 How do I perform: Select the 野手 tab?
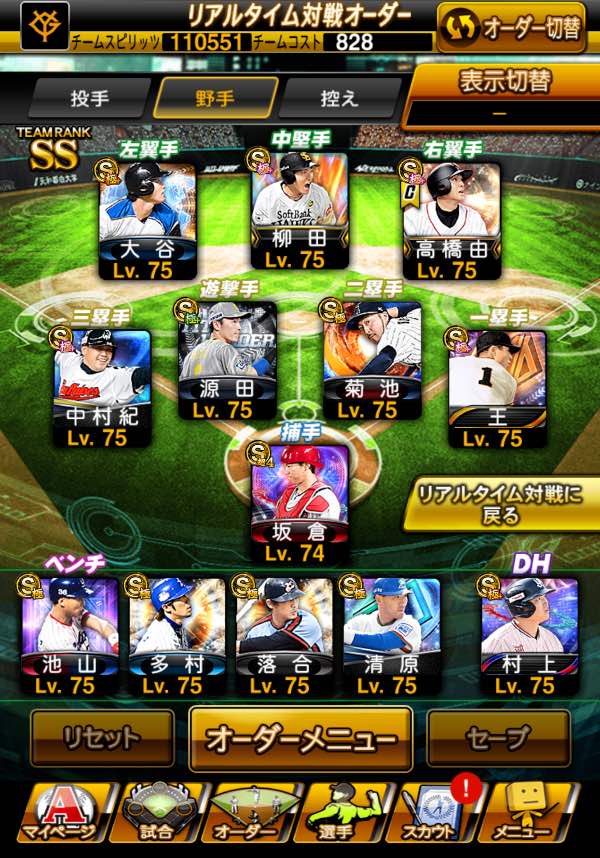point(215,99)
